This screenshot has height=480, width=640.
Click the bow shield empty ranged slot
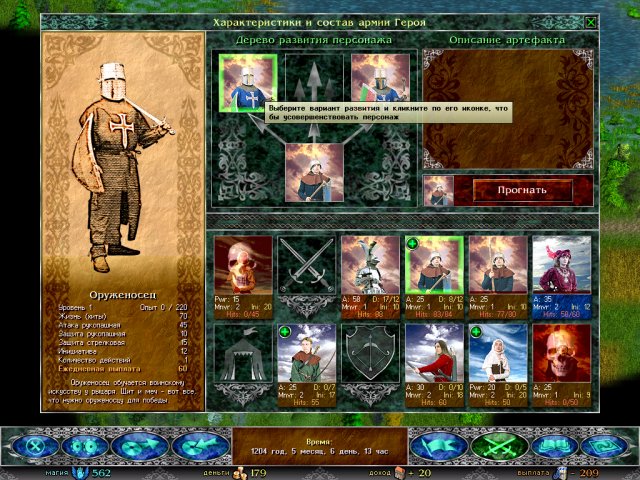(x=370, y=351)
